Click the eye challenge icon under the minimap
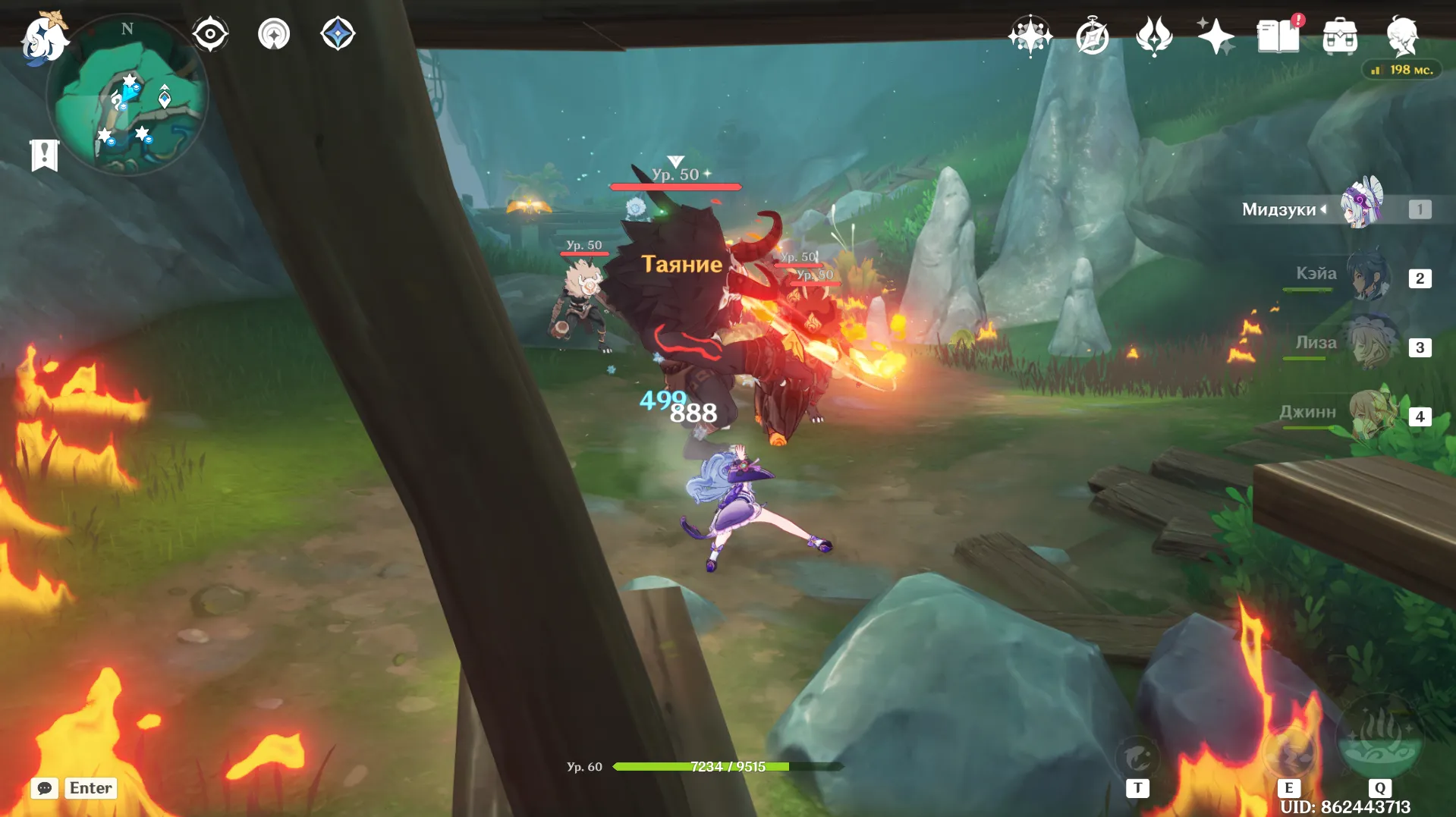This screenshot has height=817, width=1456. (210, 33)
